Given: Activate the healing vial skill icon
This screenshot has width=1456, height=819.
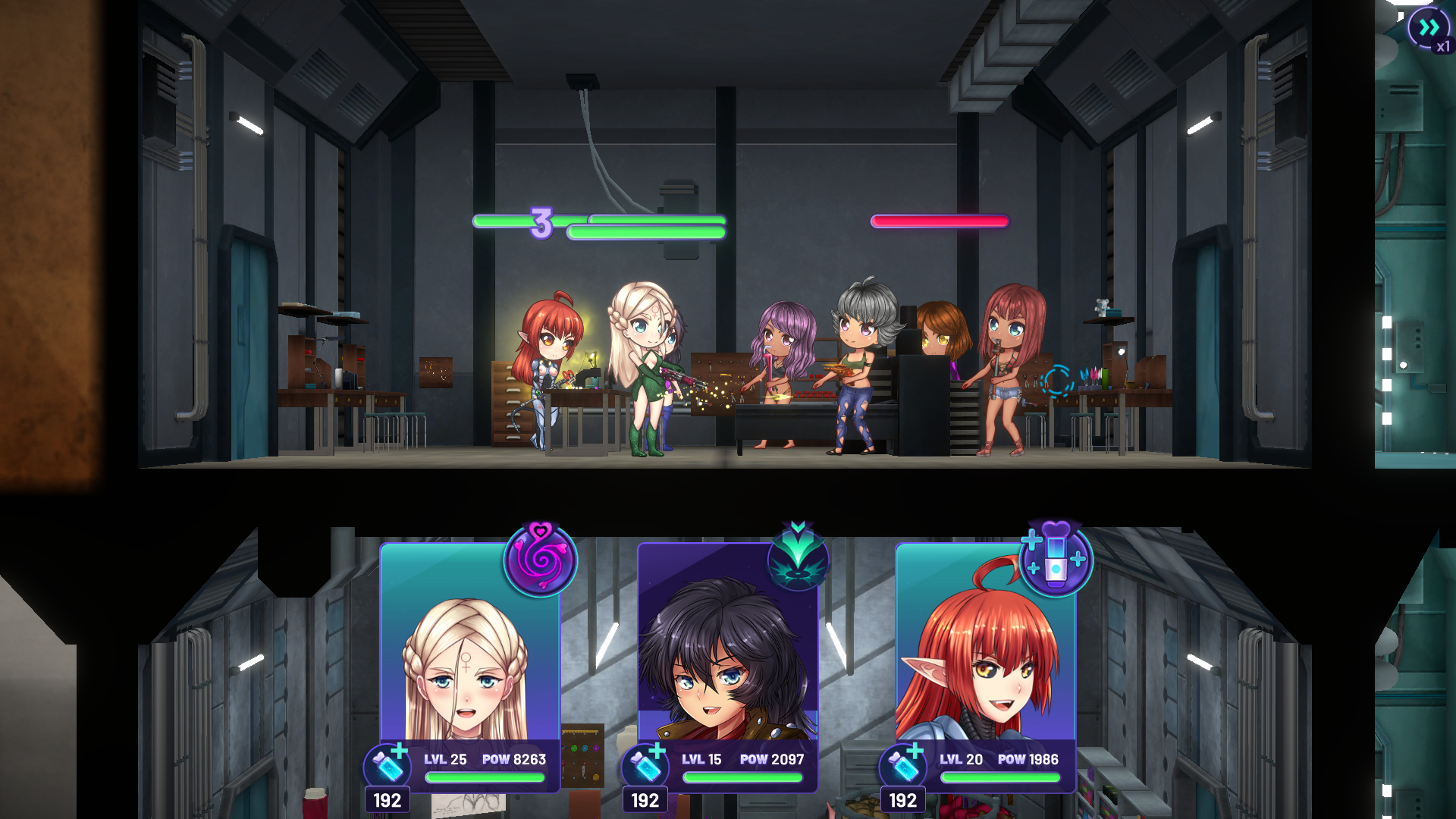Looking at the screenshot, I should (x=1056, y=559).
